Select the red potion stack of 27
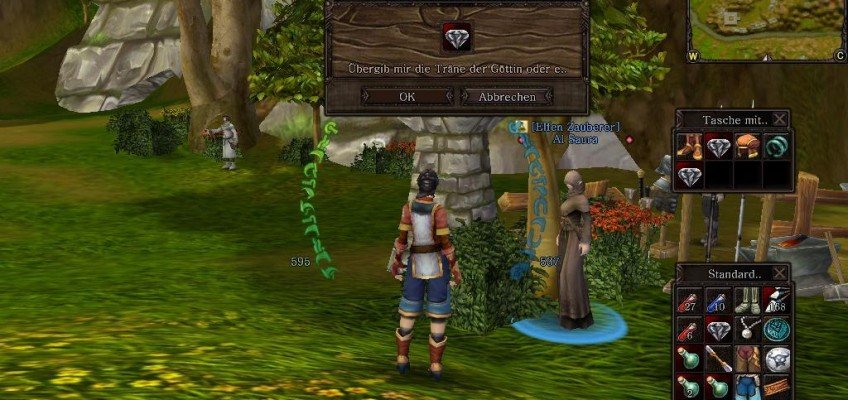Image resolution: width=848 pixels, height=400 pixels. pos(690,301)
